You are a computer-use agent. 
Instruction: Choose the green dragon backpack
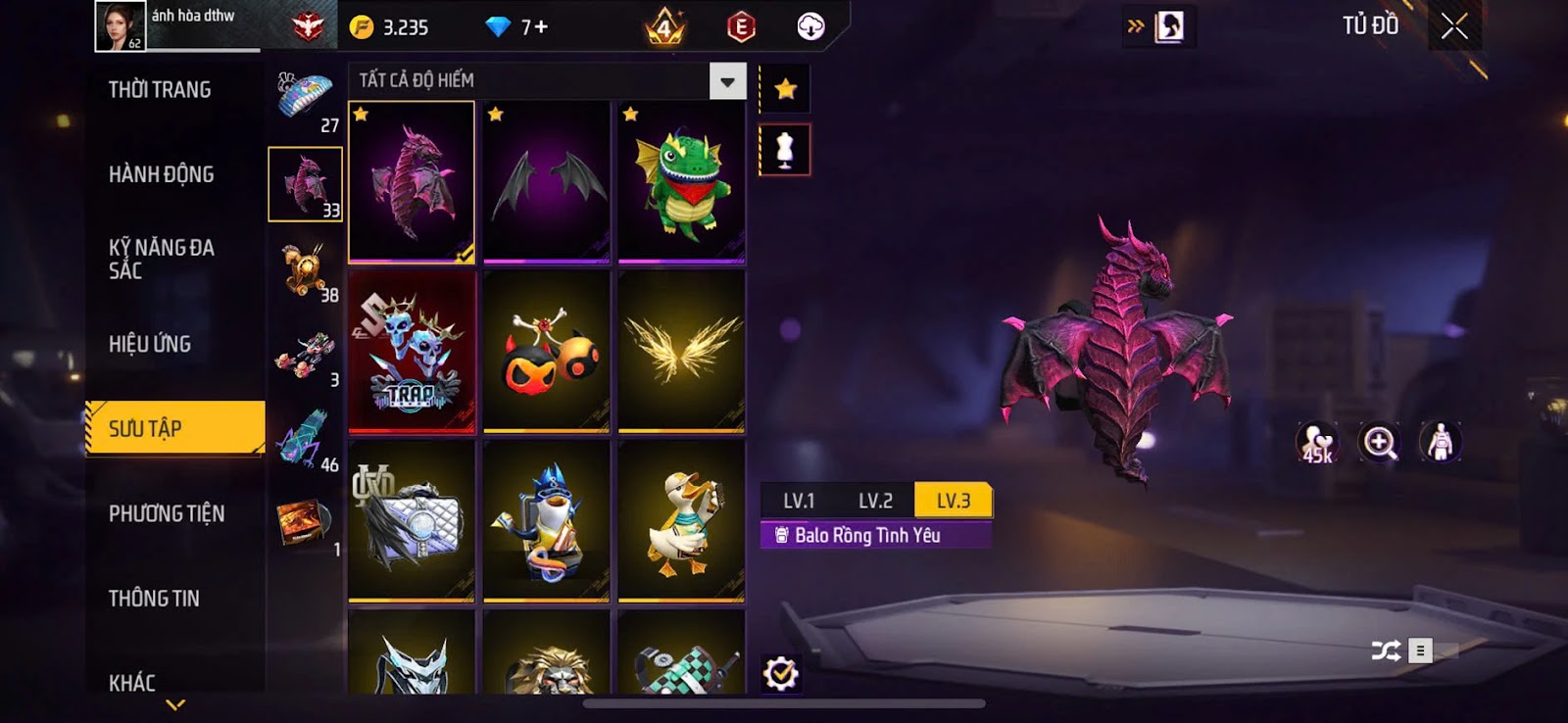pos(682,182)
